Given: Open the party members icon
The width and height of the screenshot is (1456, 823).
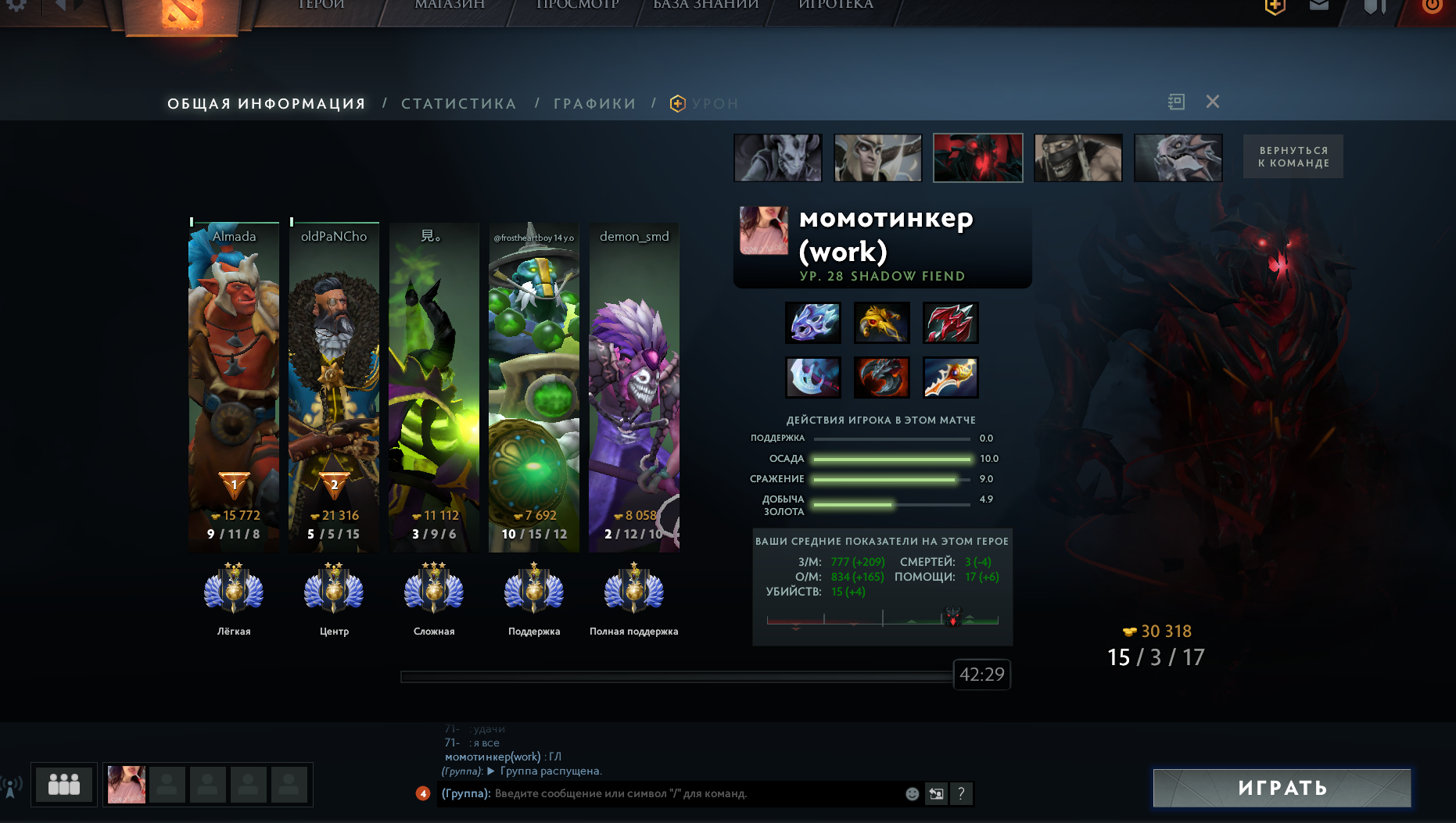Looking at the screenshot, I should point(64,784).
